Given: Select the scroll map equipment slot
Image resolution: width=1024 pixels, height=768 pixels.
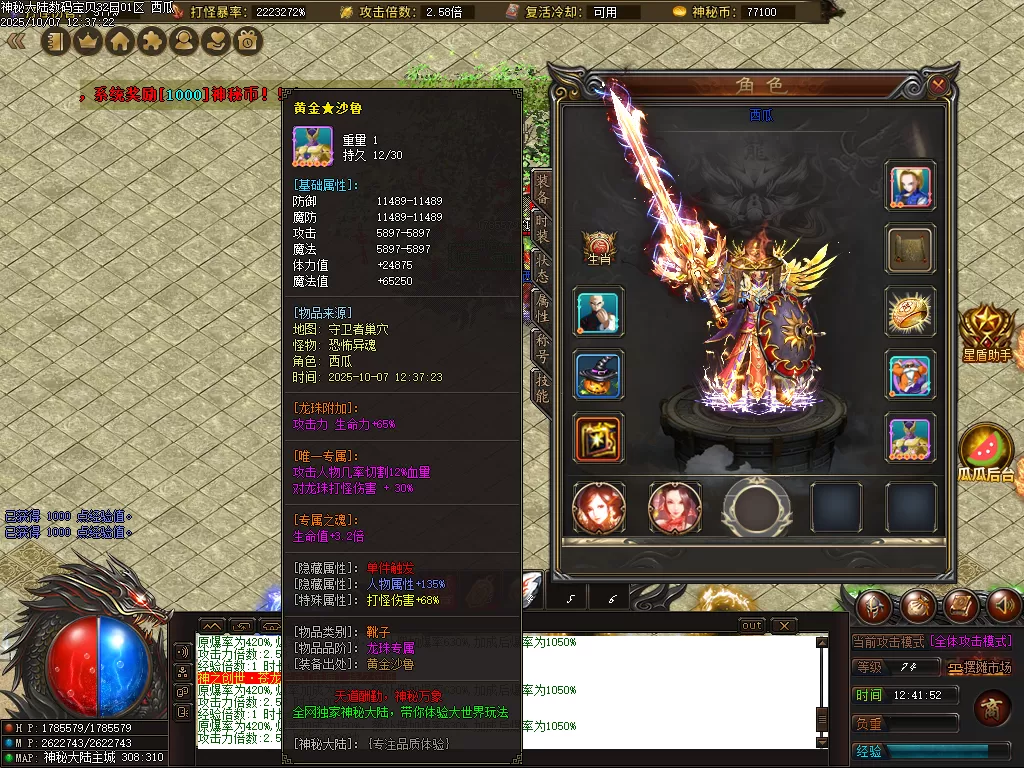Looking at the screenshot, I should 911,249.
